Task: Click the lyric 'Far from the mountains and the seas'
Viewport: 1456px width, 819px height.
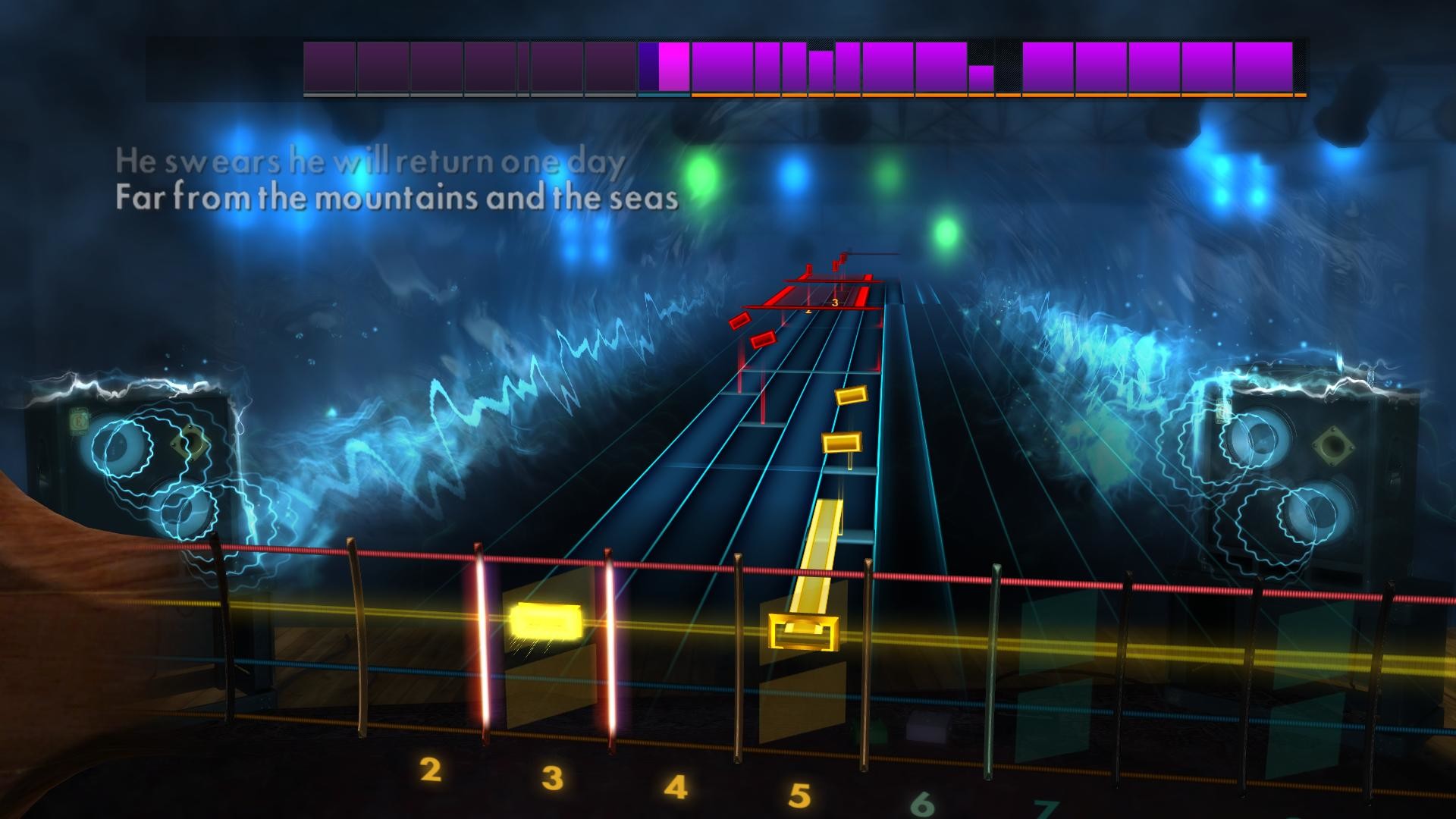Action: 394,197
